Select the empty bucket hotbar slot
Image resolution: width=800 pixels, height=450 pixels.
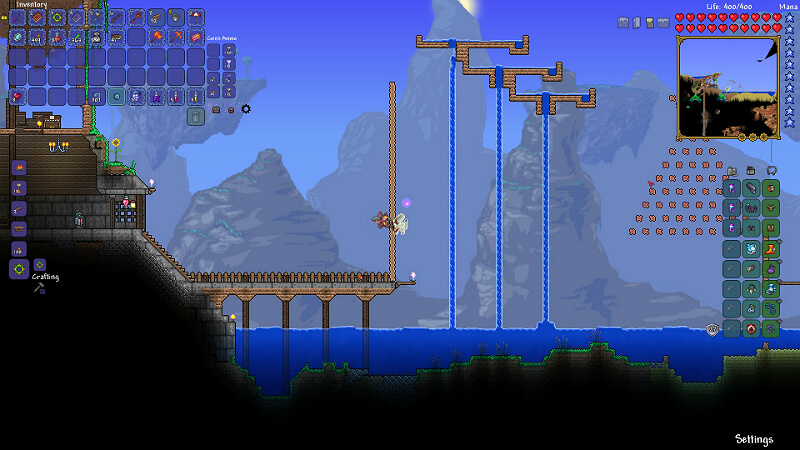pyautogui.click(x=175, y=17)
